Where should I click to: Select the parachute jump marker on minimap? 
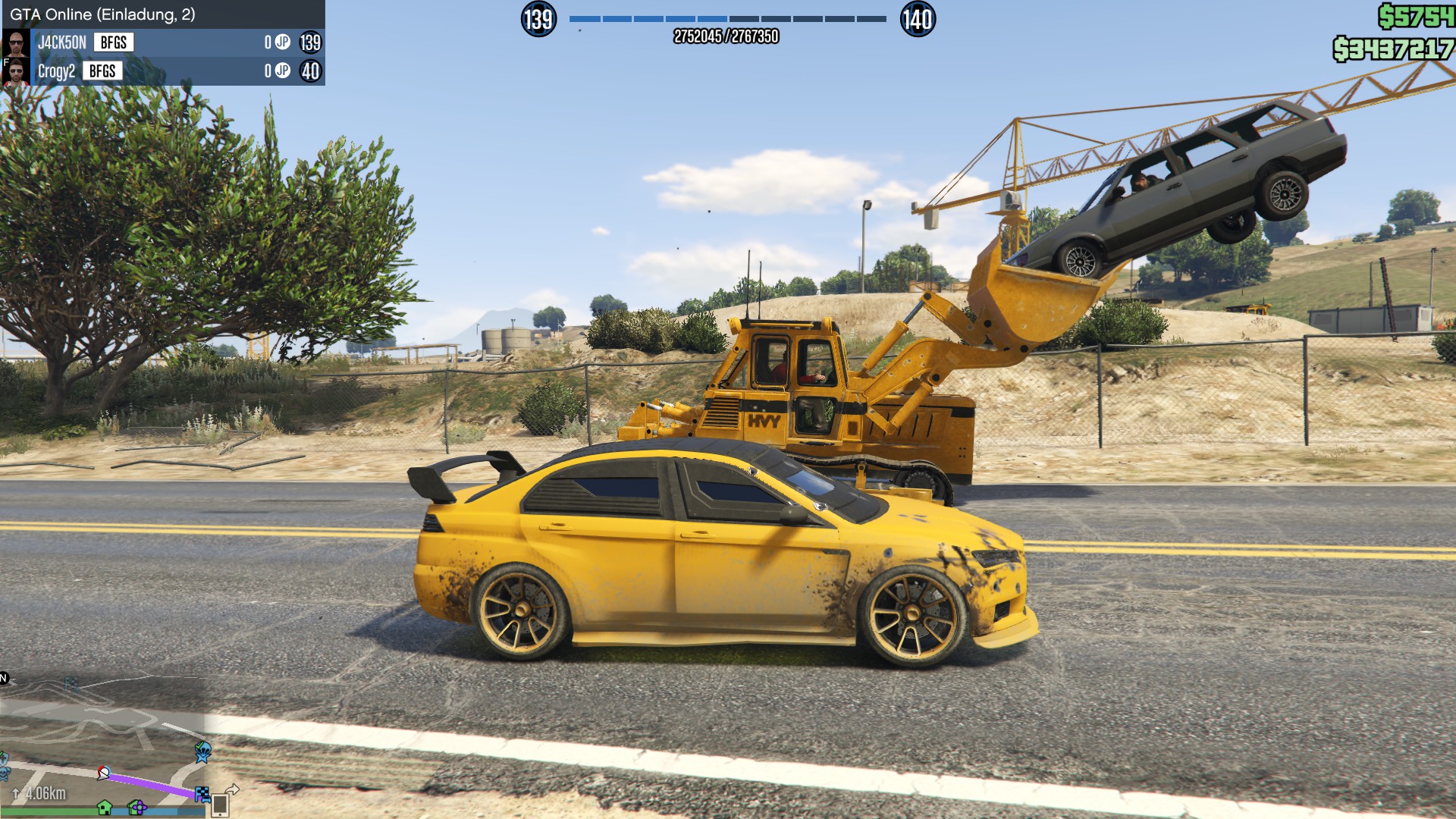(203, 752)
